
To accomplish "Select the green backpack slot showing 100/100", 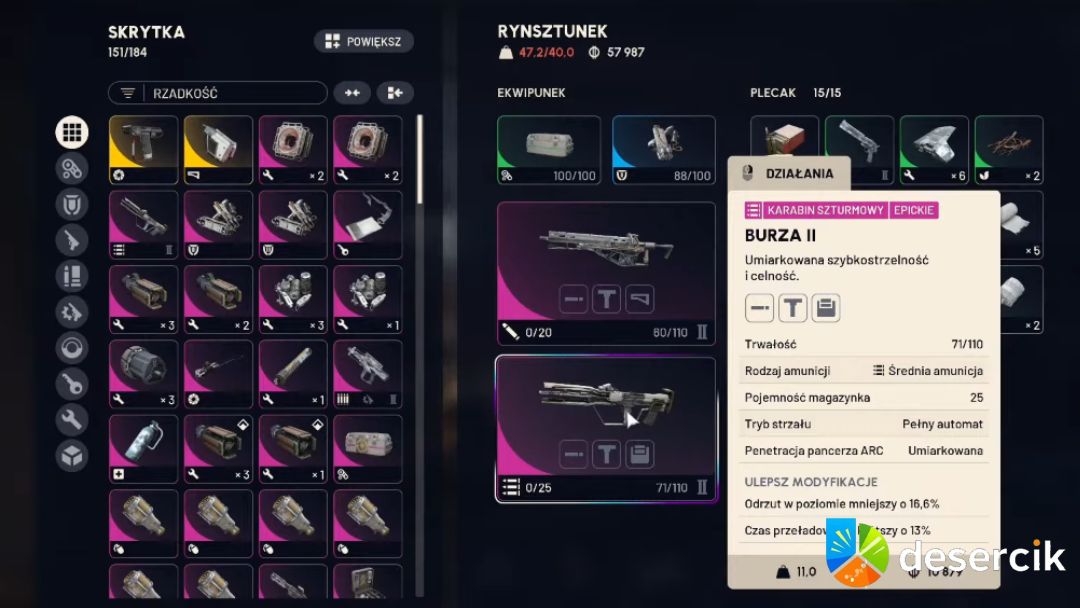I will [549, 150].
